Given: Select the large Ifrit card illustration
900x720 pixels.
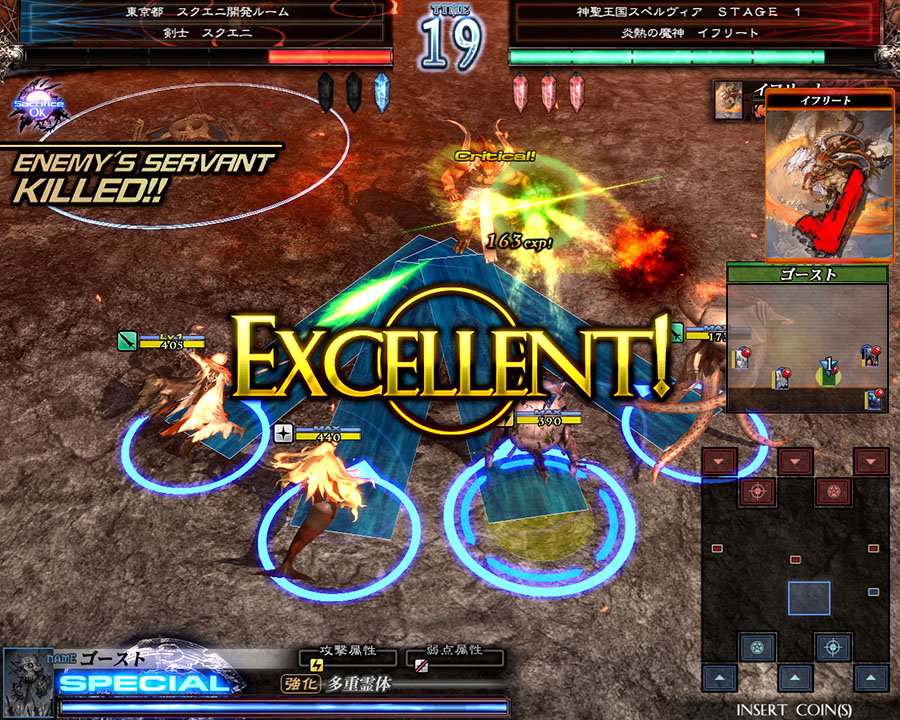Looking at the screenshot, I should click(829, 181).
